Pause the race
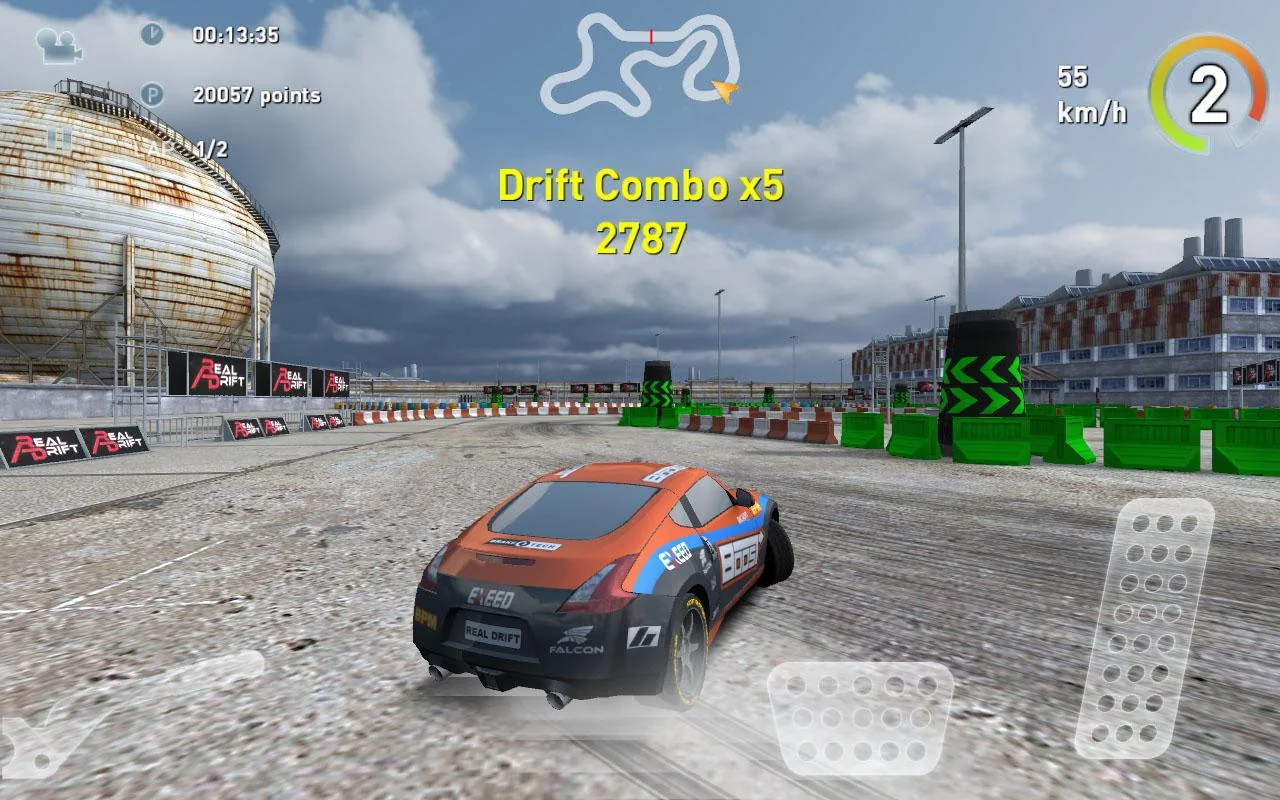 click(x=58, y=138)
